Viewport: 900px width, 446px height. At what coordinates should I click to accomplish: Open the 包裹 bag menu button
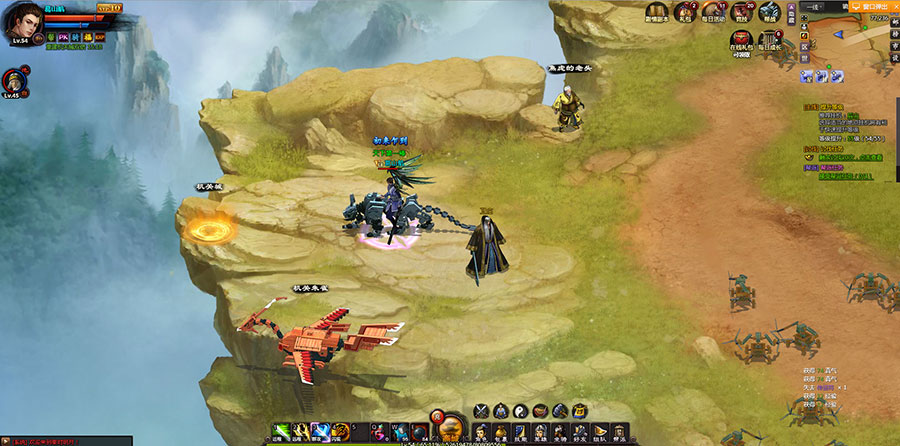(501, 432)
